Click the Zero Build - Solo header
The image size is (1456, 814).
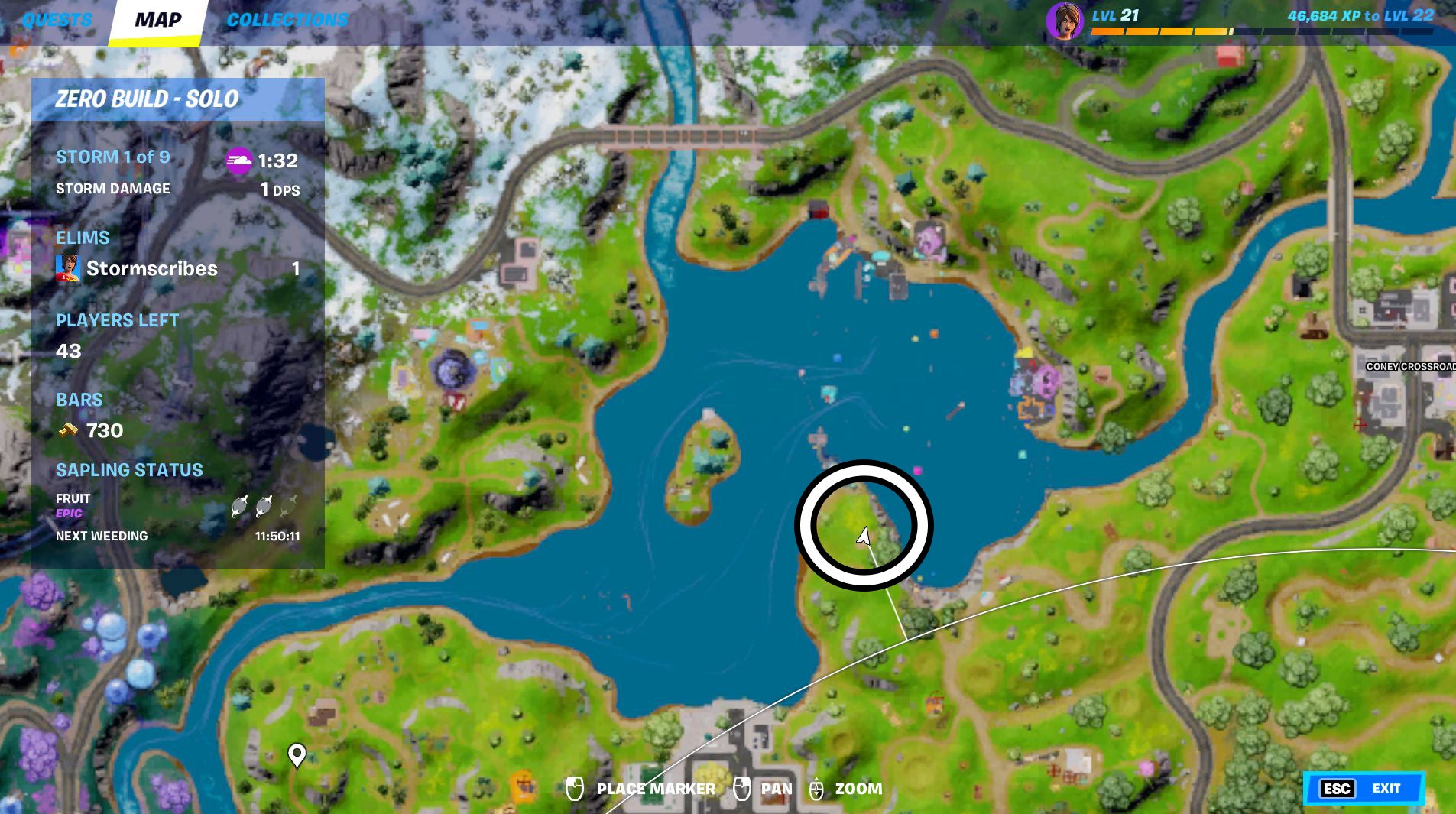point(147,99)
